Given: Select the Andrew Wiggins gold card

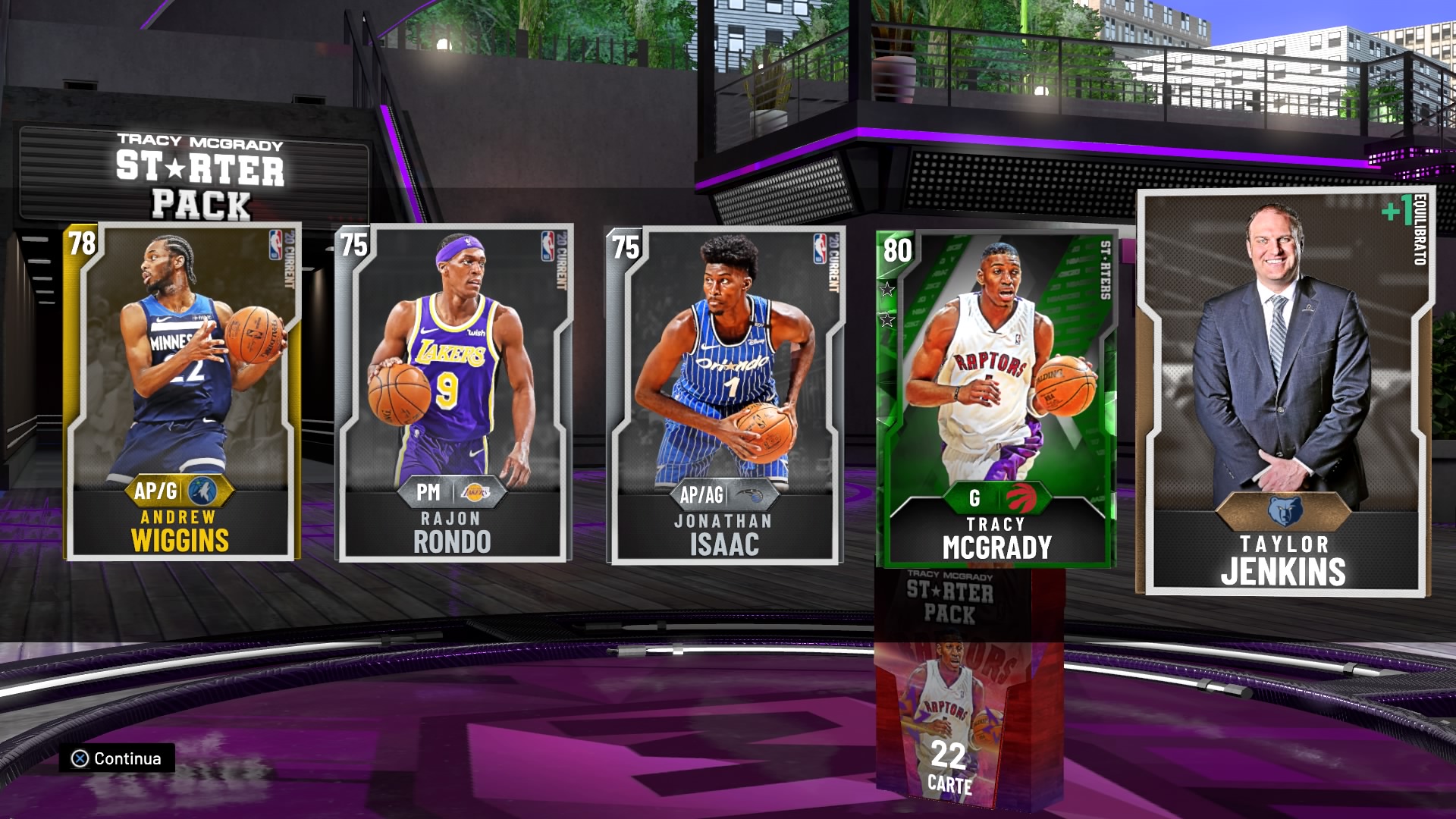Looking at the screenshot, I should point(182,392).
